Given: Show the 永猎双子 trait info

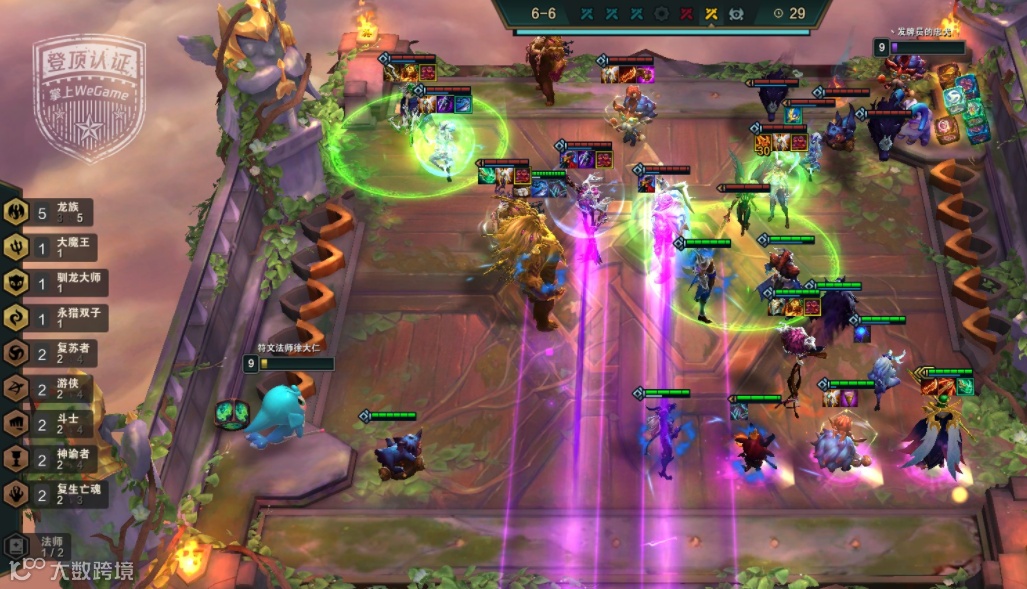Looking at the screenshot, I should coord(55,318).
